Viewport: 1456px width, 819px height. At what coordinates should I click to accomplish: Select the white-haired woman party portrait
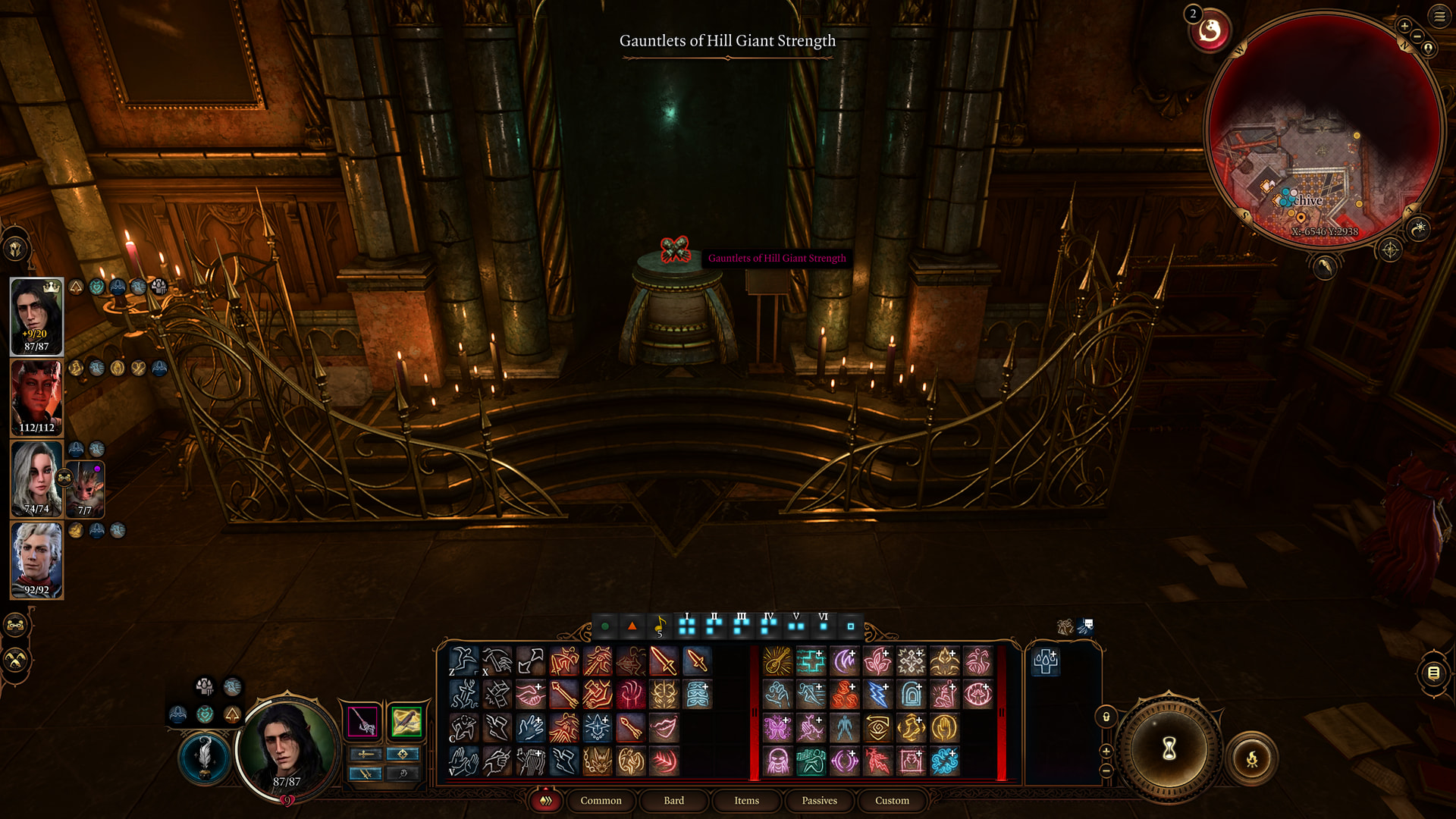pos(36,479)
